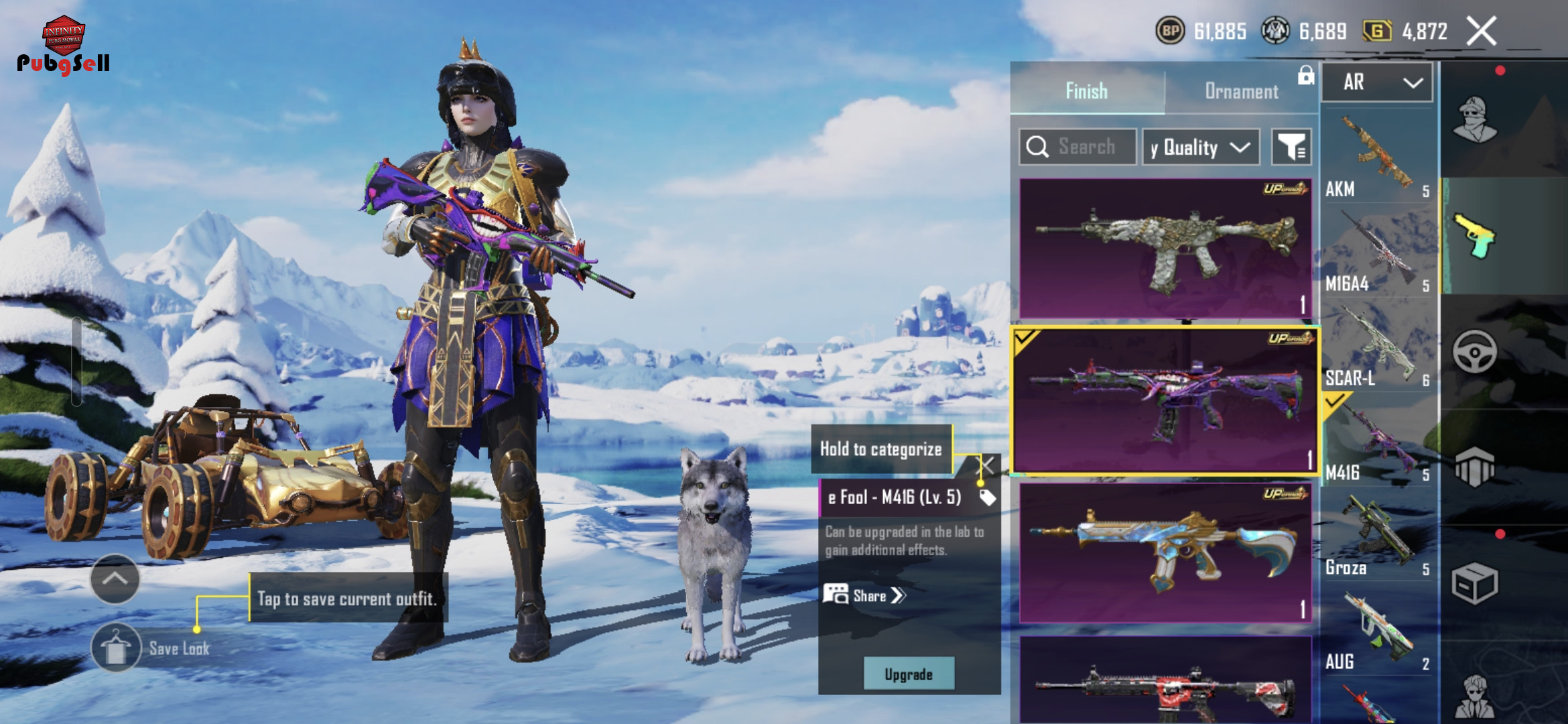Select the stone and gold M416 skin
This screenshot has width=1568, height=724.
tap(1165, 248)
